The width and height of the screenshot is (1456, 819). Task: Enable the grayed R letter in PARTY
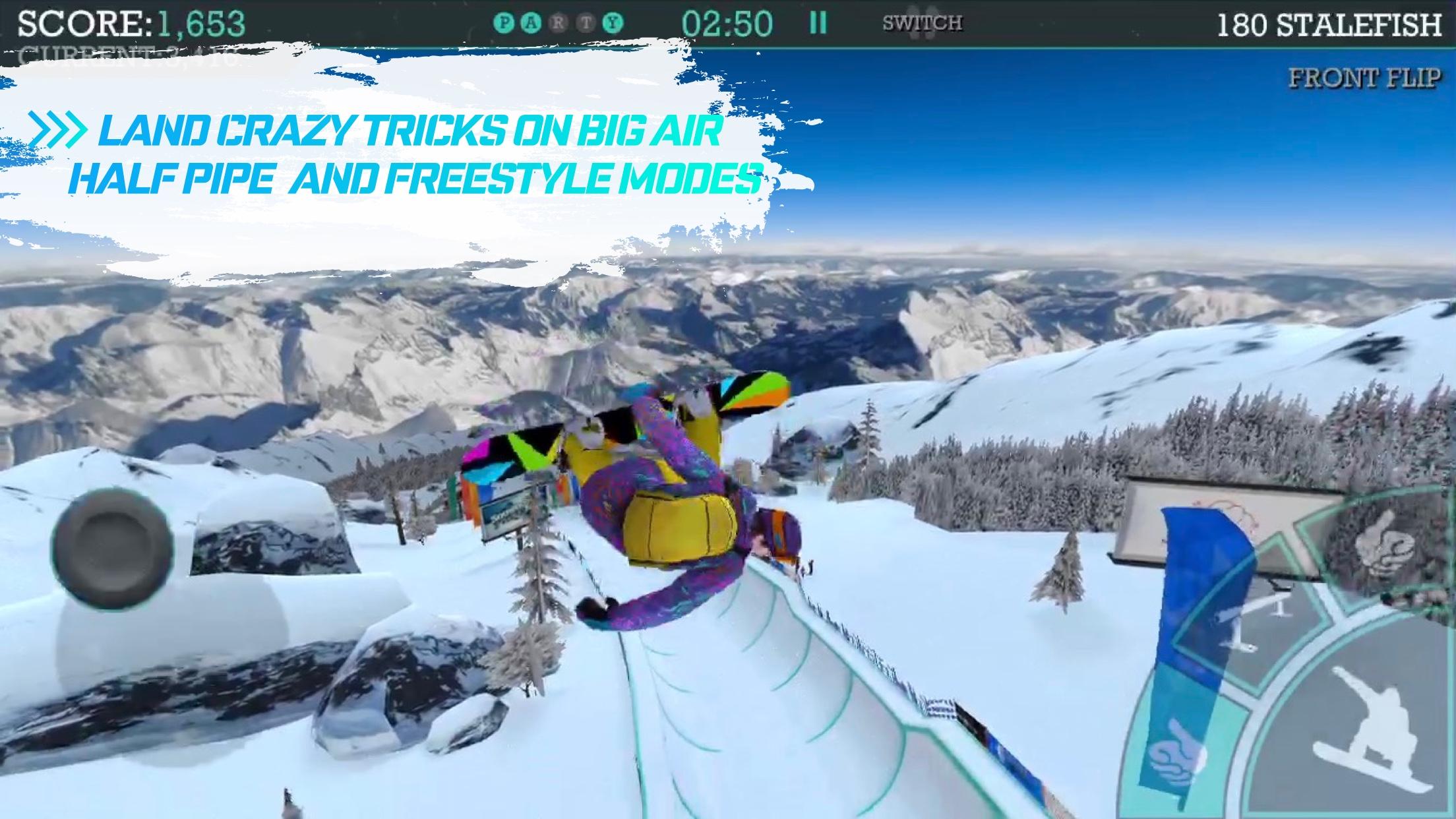(x=559, y=21)
